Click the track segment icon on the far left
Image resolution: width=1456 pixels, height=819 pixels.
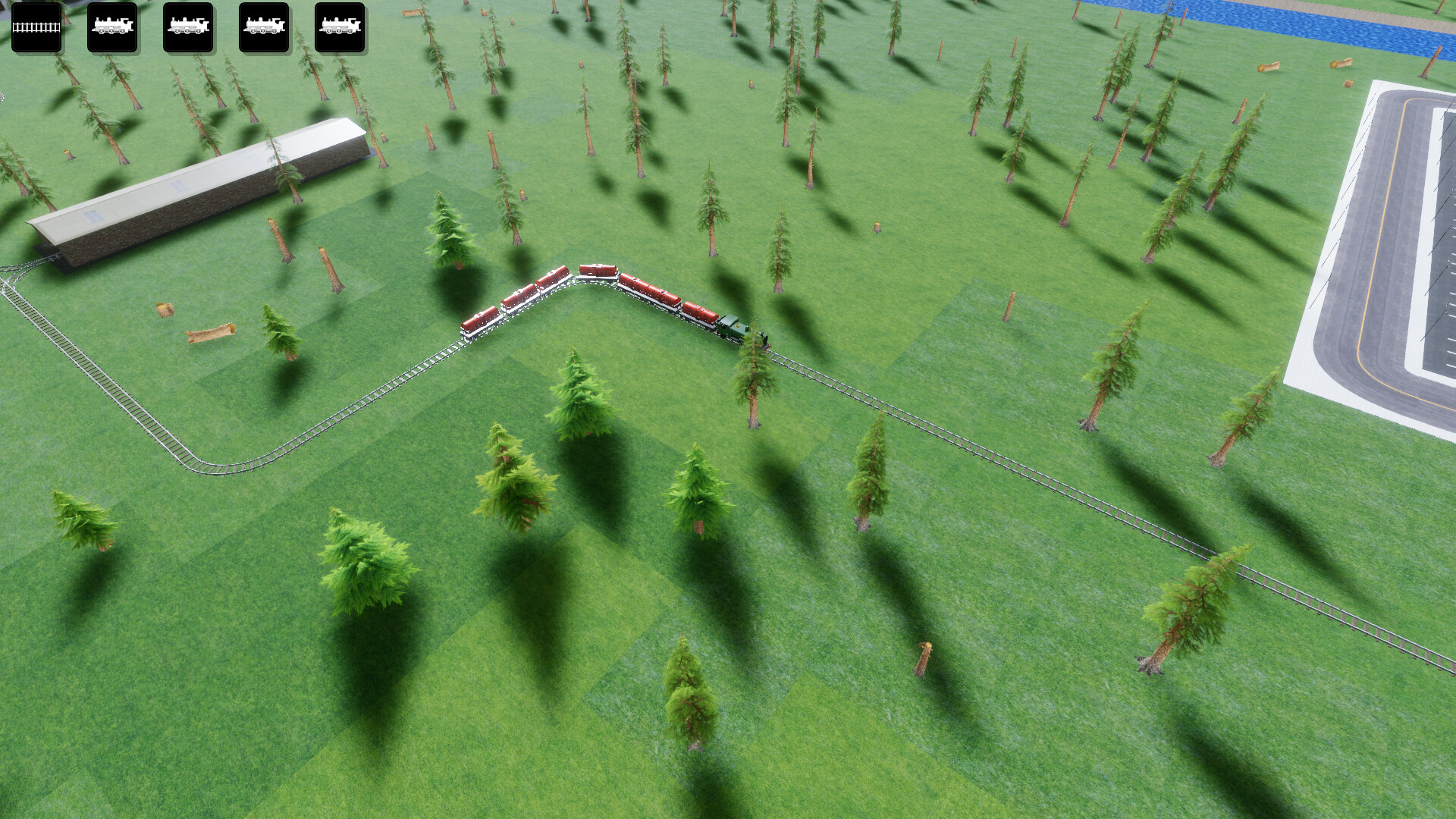pyautogui.click(x=36, y=28)
